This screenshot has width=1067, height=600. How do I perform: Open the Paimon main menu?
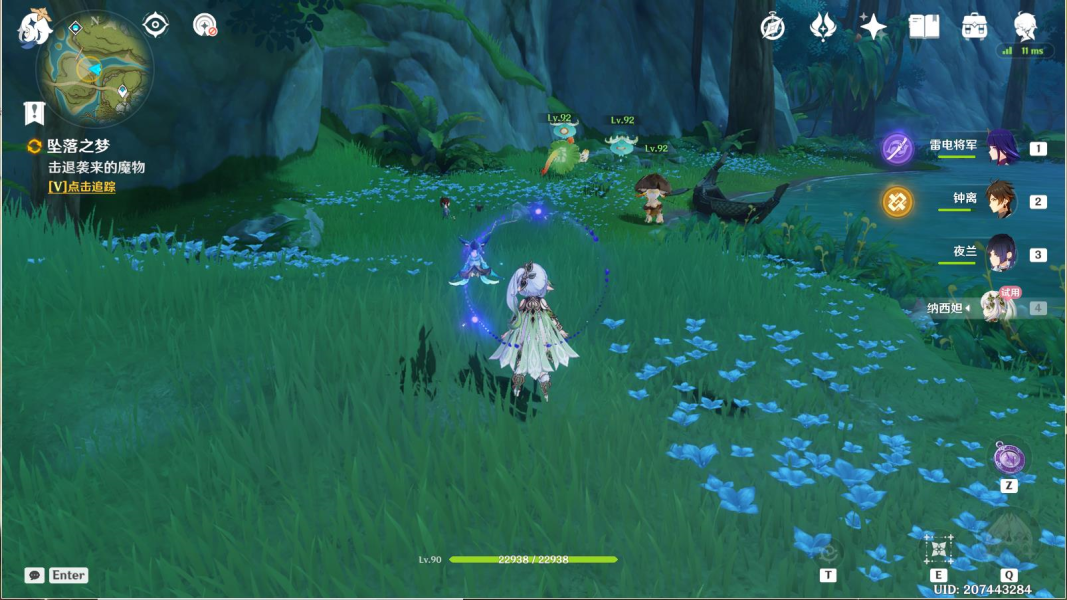pyautogui.click(x=33, y=29)
